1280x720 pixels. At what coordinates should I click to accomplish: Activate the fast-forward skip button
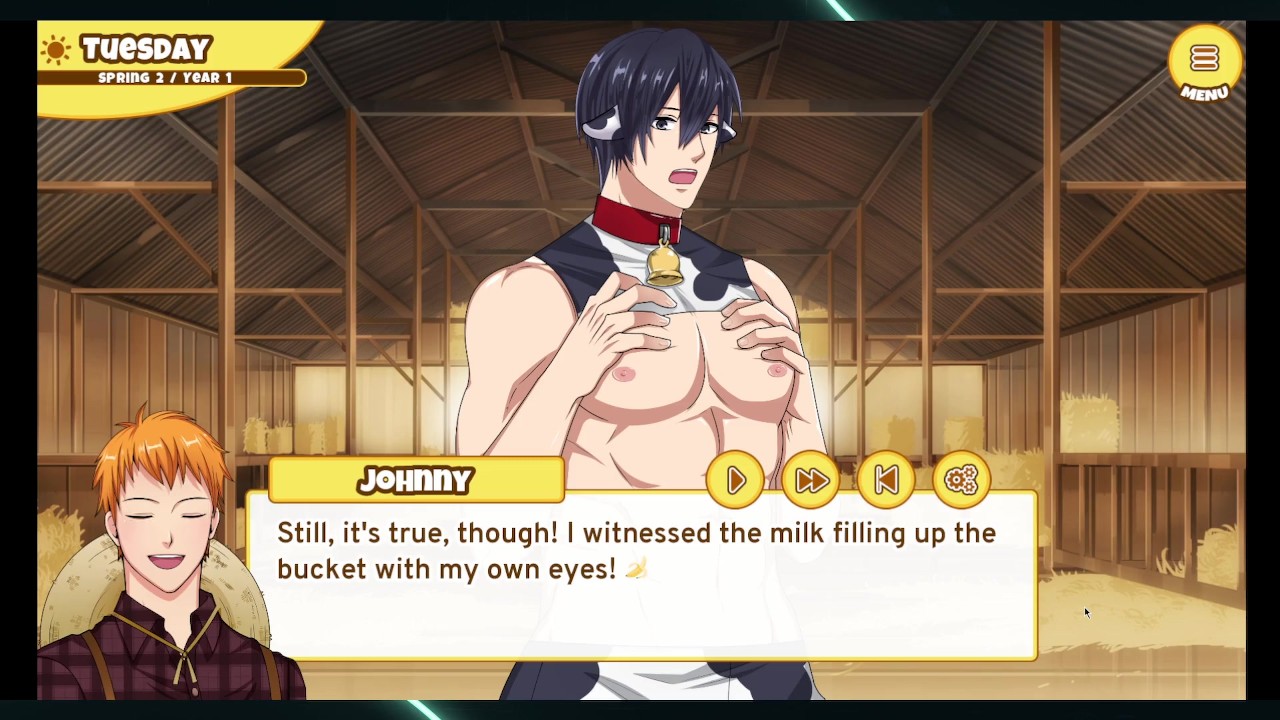pos(811,481)
